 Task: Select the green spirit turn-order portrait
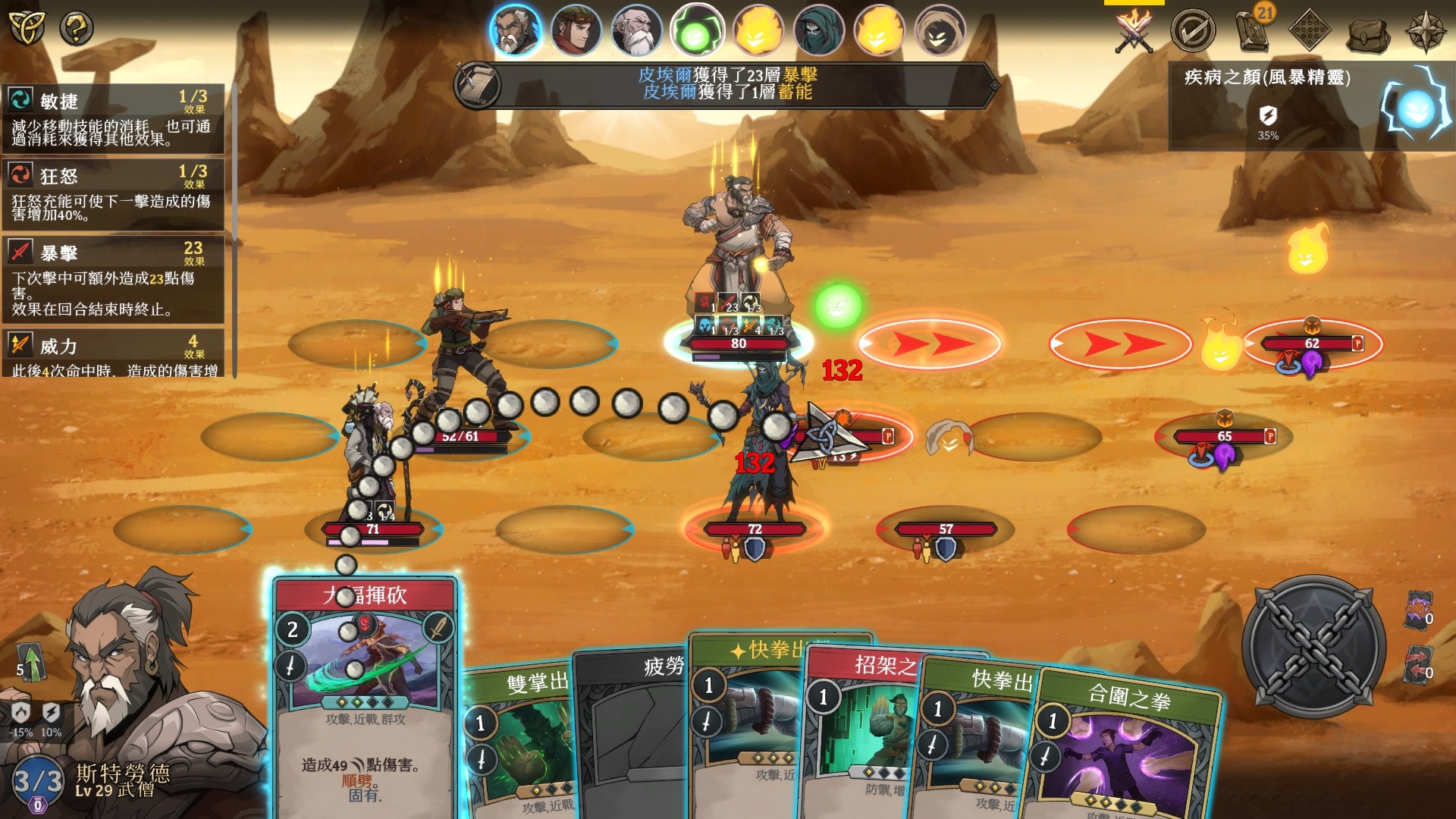tap(696, 32)
